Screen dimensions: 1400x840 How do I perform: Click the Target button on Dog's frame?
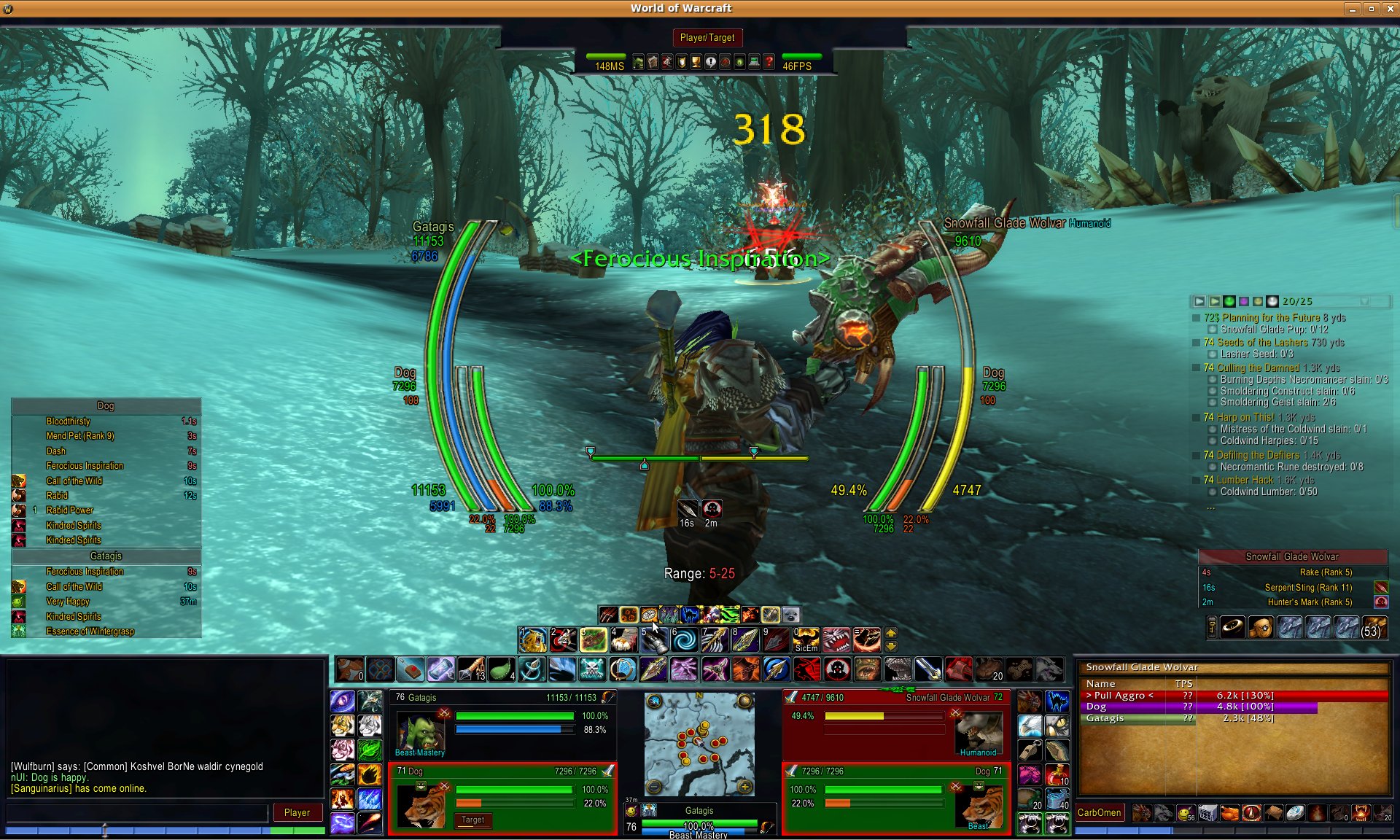click(472, 820)
